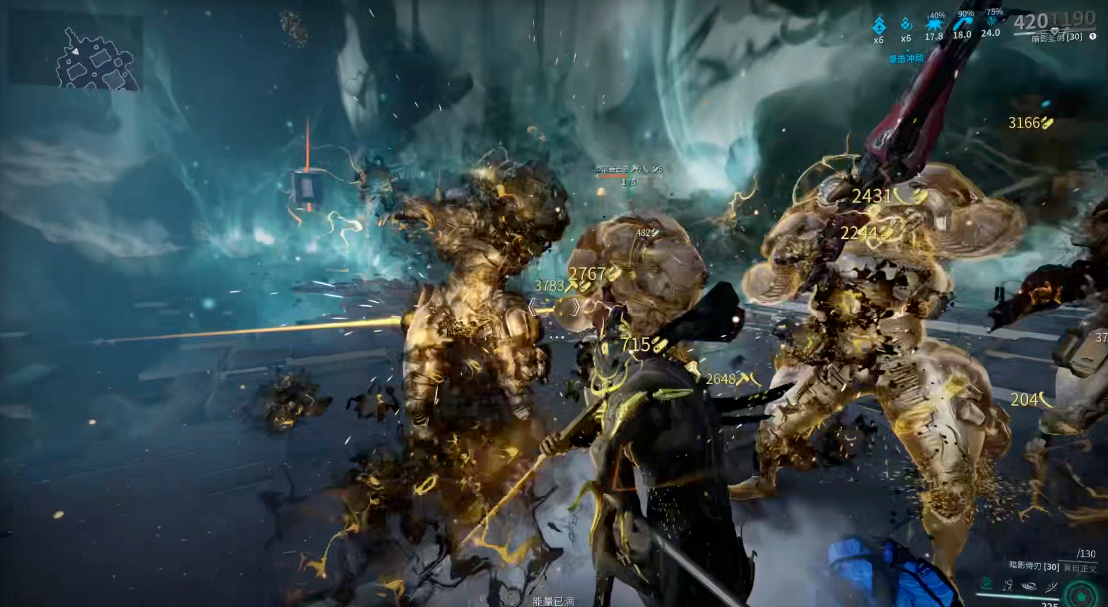Image resolution: width=1108 pixels, height=607 pixels.
Task: Click the curved arrow buff showing 90%
Action: (963, 21)
